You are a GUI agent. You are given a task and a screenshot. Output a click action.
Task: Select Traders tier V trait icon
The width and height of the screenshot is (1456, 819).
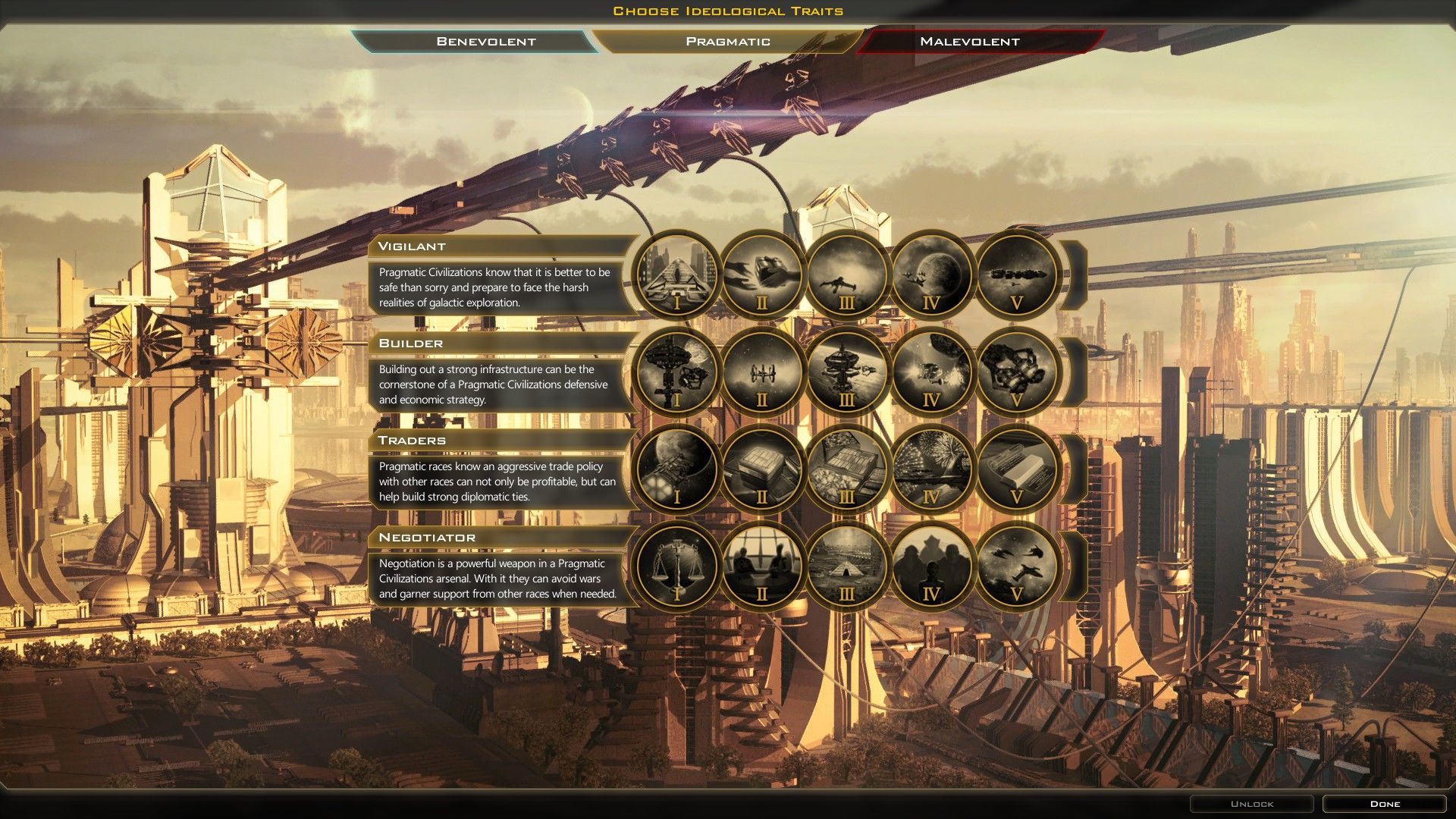point(1016,469)
